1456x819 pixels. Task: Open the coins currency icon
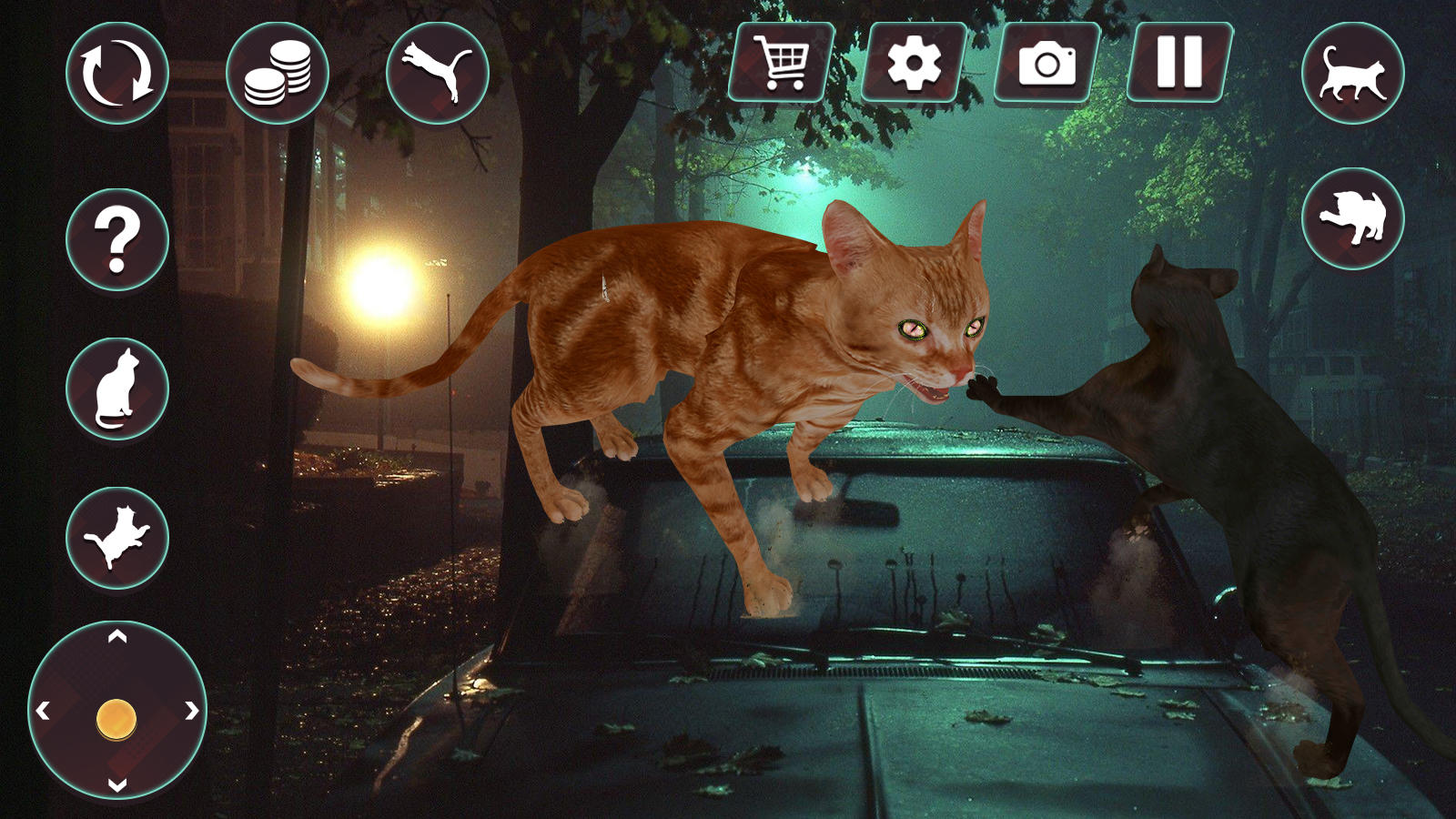281,73
